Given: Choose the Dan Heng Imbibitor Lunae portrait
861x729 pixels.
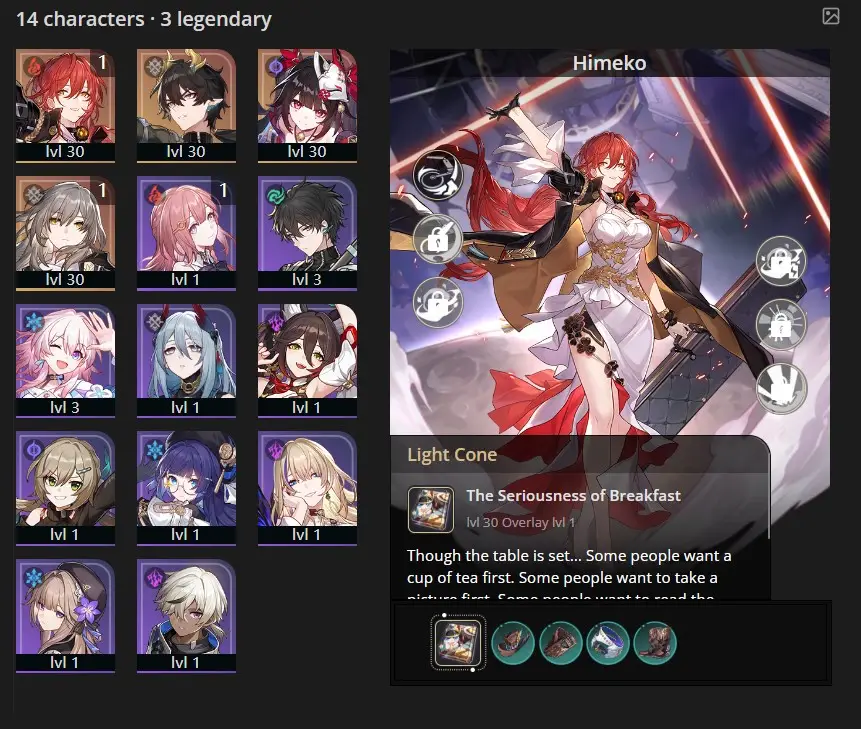Looking at the screenshot, I should point(186,101).
